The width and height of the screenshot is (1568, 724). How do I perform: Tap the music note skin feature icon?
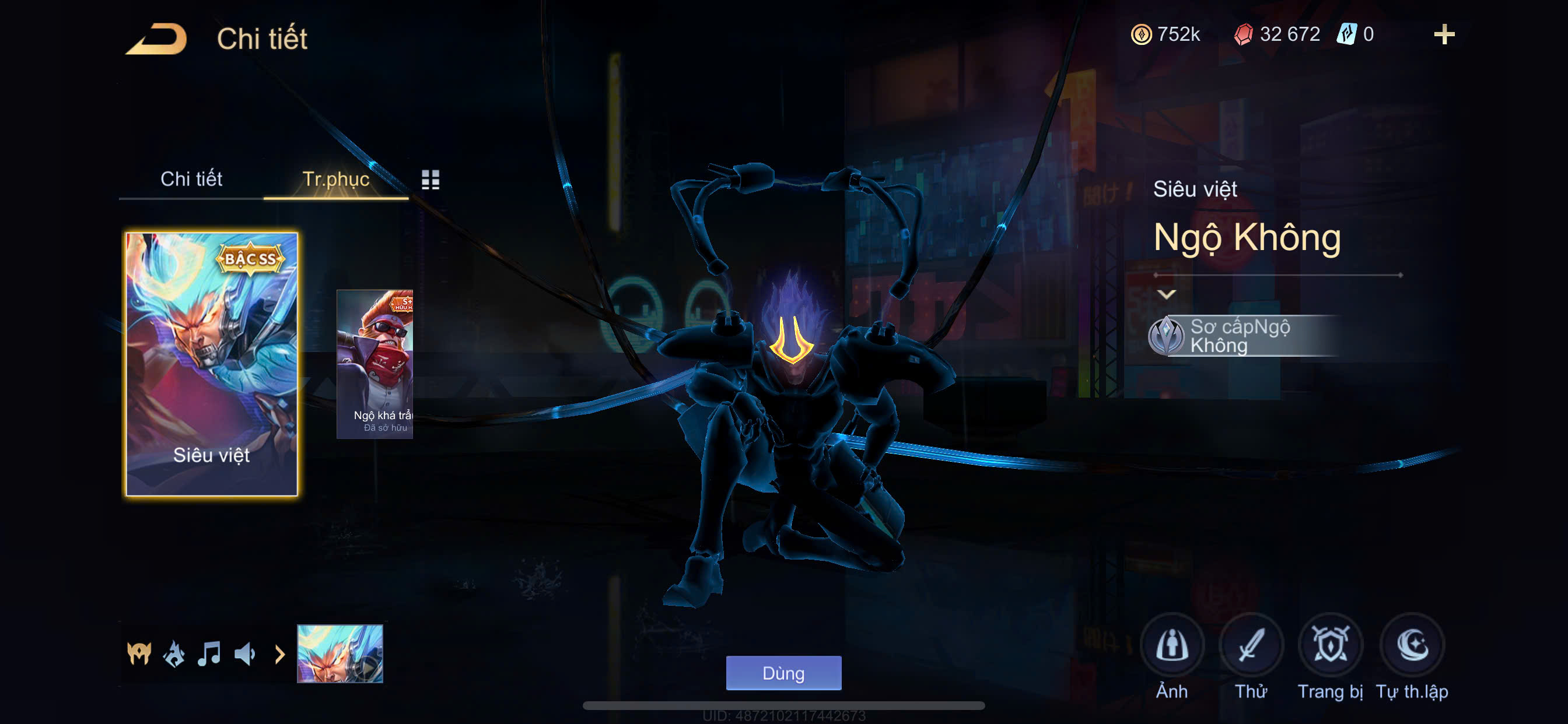point(209,654)
